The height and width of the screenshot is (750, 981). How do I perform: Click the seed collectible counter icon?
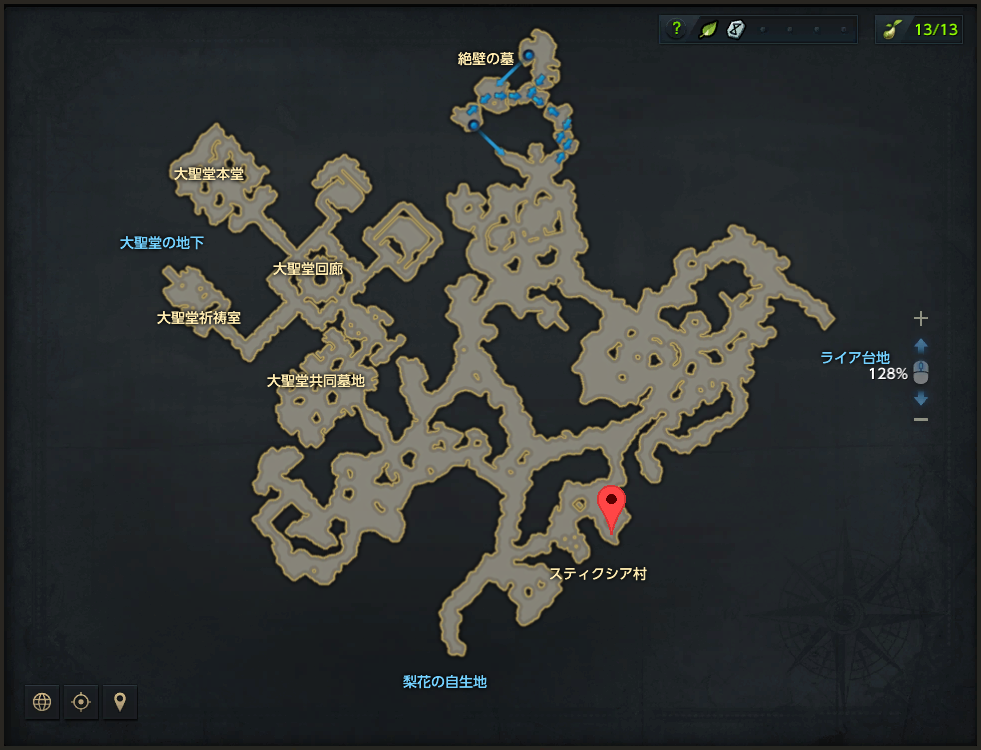coord(892,29)
